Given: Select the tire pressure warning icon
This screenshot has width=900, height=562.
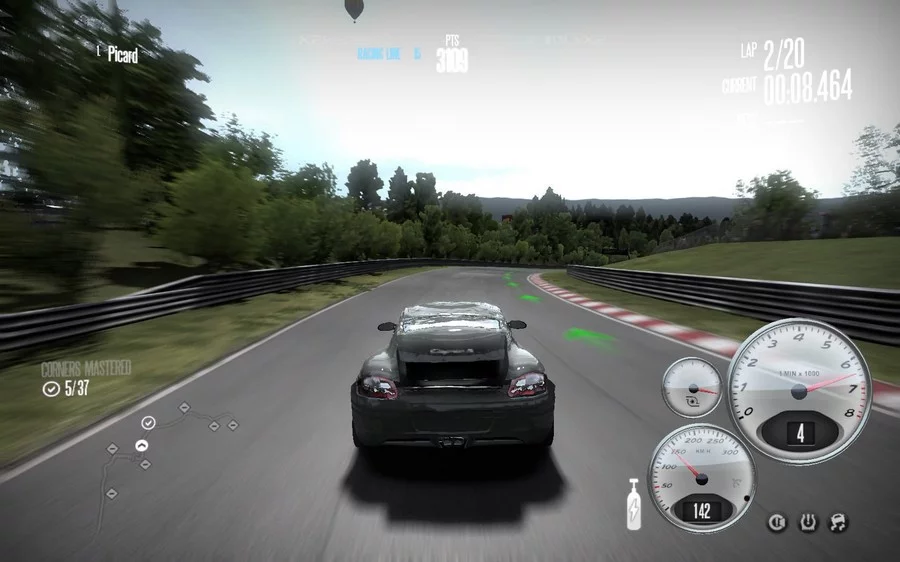Looking at the screenshot, I should [806, 522].
